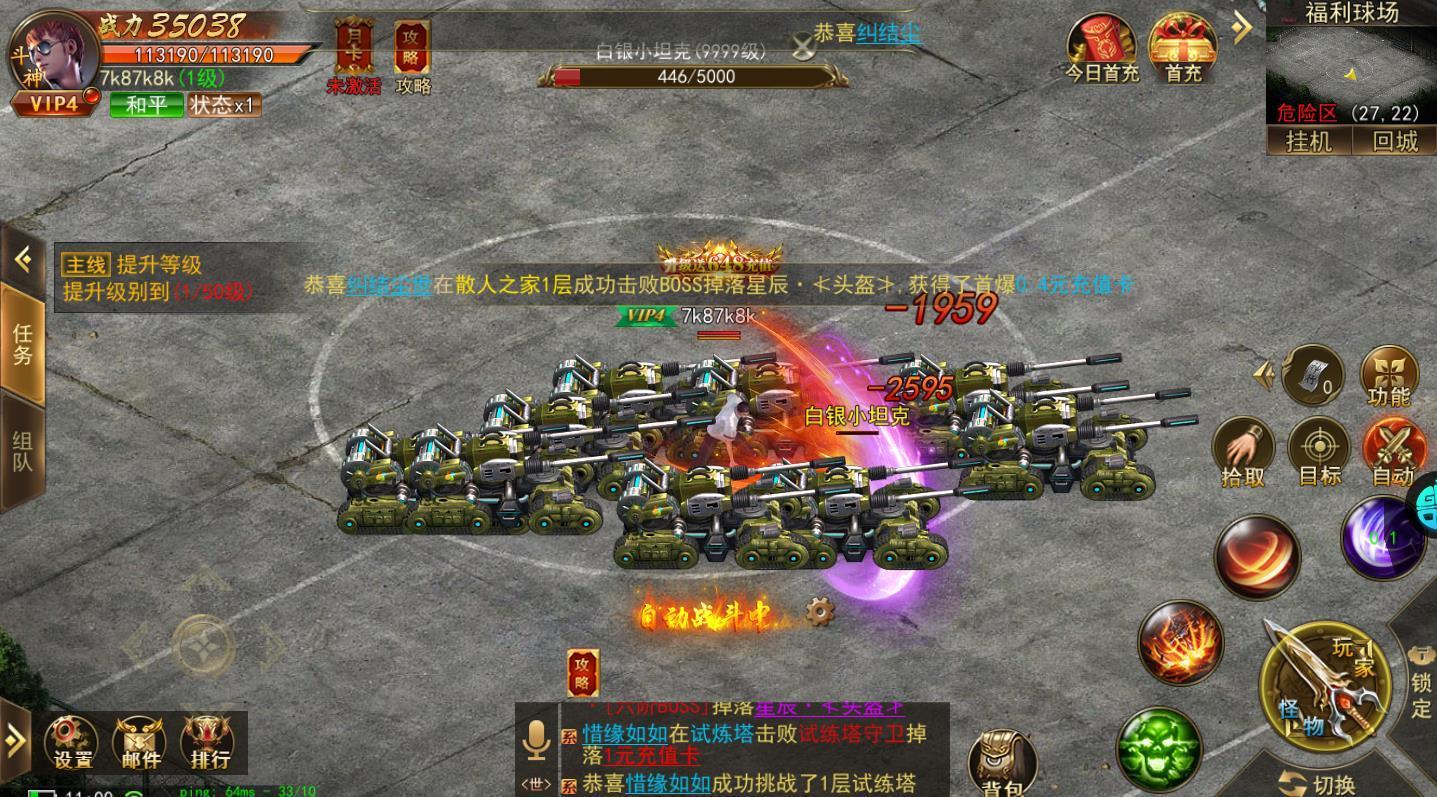
Task: Activate the green skull skill
Action: [x=1158, y=750]
